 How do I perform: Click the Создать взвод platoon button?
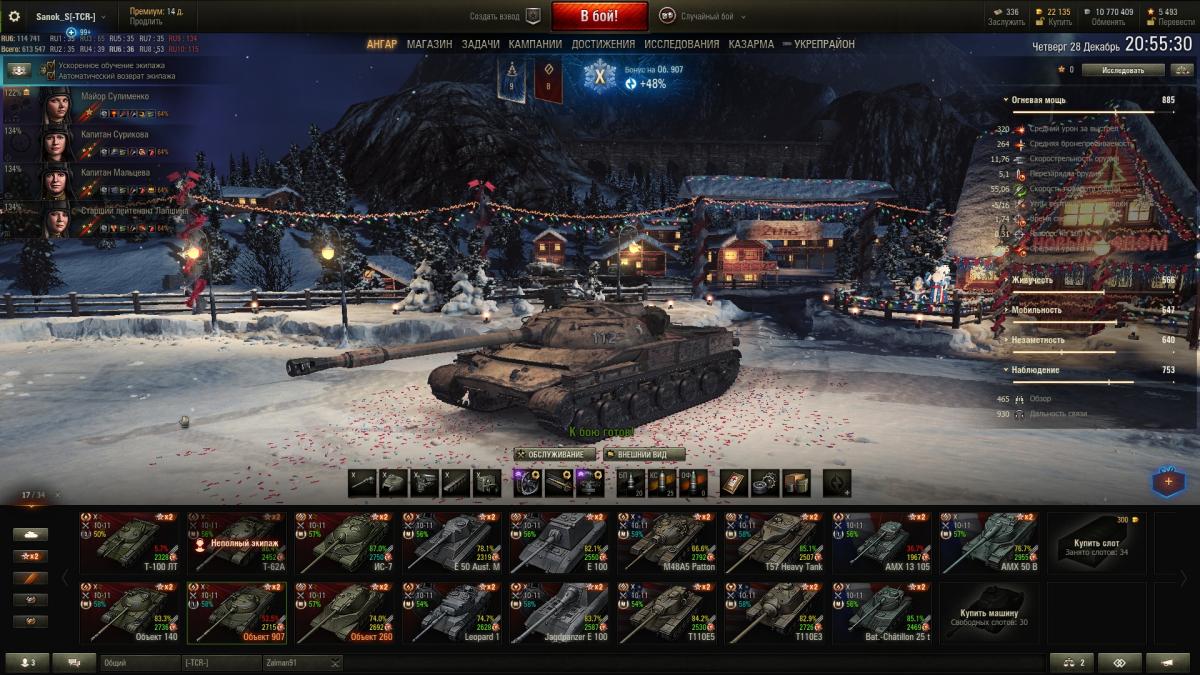(x=505, y=16)
